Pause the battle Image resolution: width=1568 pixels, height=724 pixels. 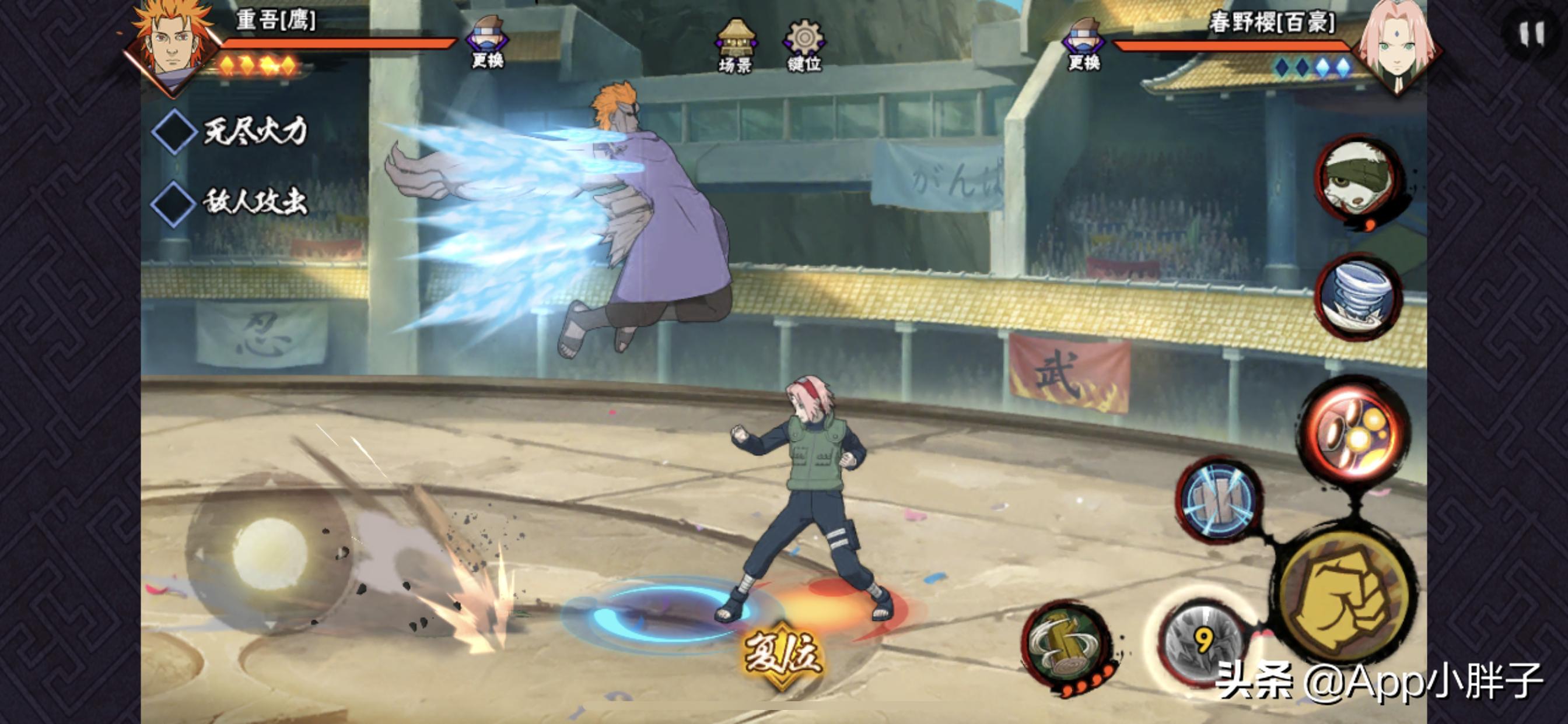[1532, 34]
